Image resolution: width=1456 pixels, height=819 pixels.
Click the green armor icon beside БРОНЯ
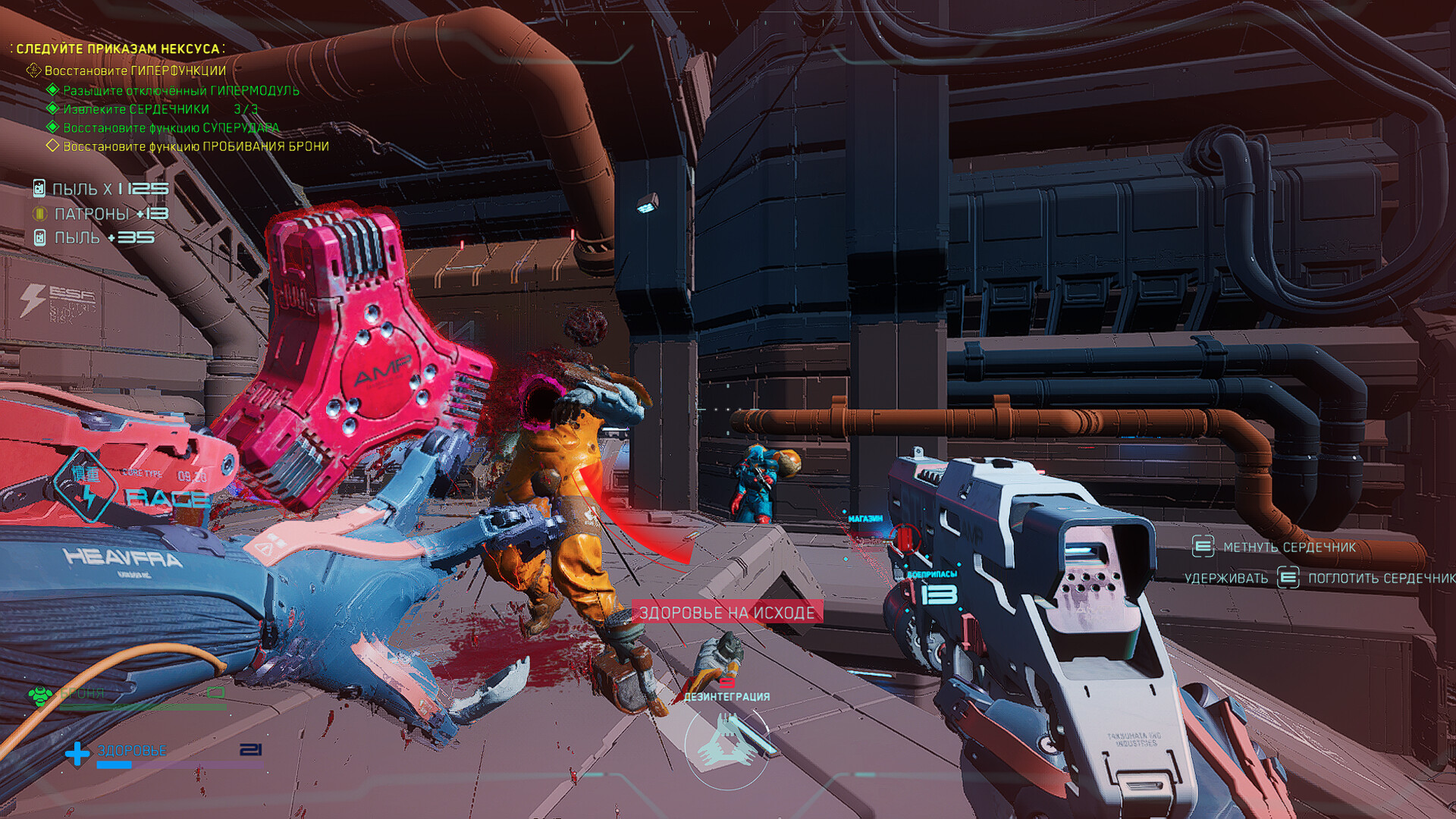click(x=39, y=695)
